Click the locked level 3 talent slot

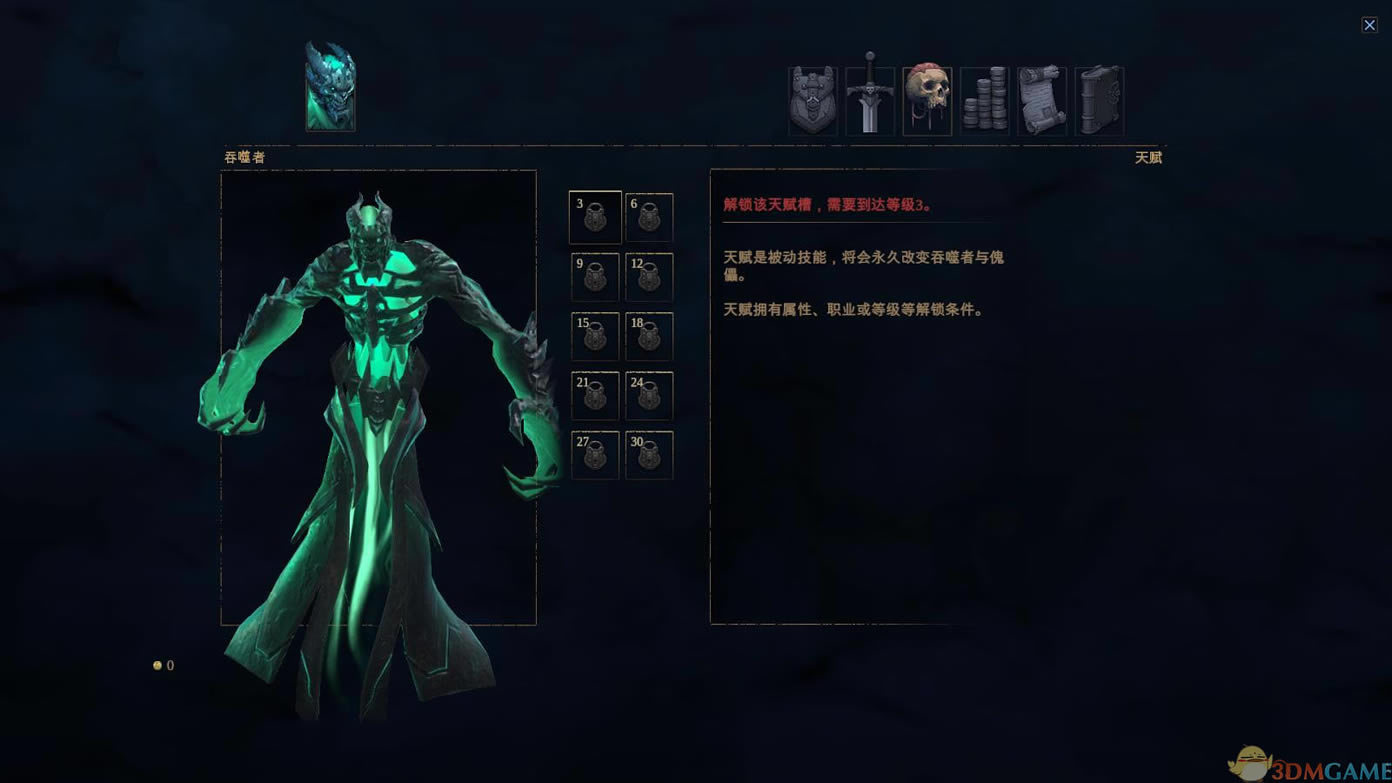pyautogui.click(x=594, y=217)
